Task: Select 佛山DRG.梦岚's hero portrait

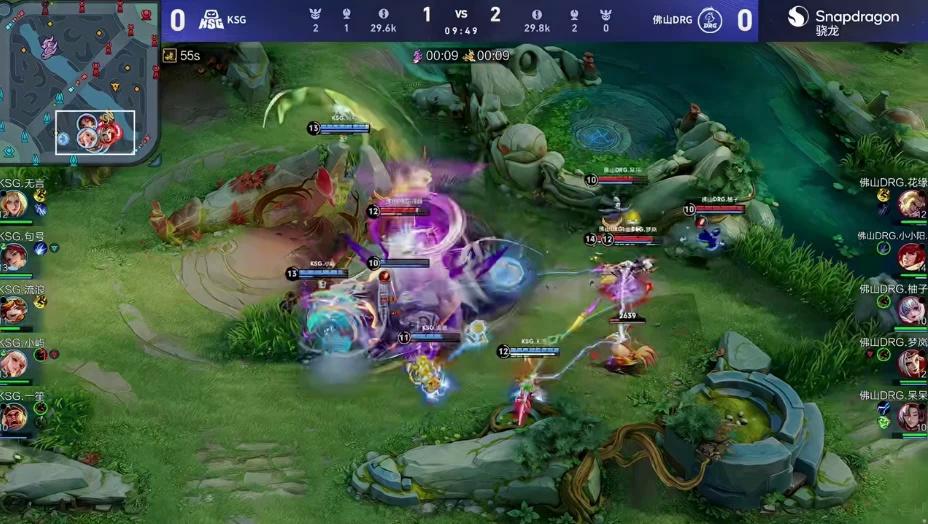Action: [912, 363]
